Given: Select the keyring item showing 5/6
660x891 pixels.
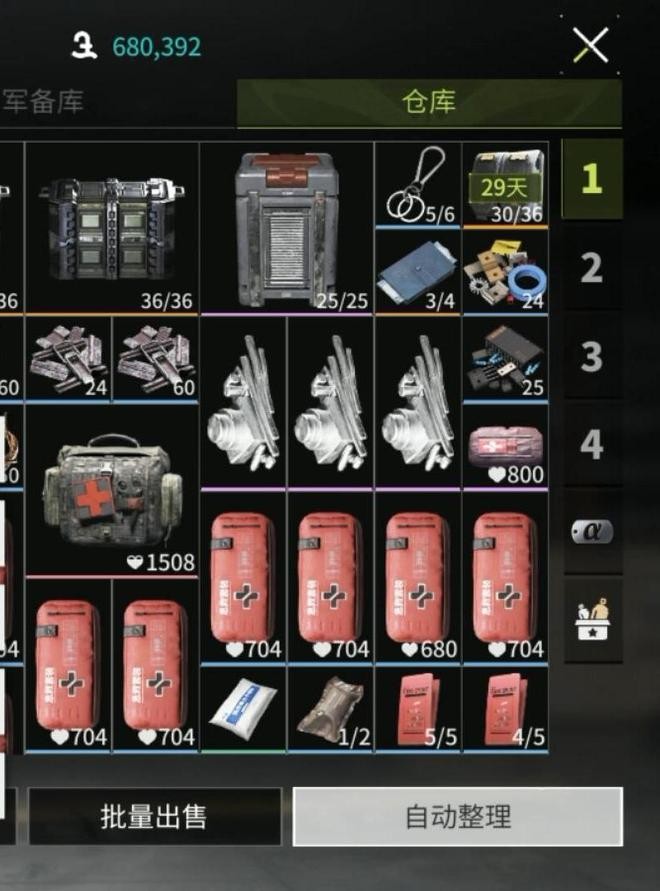Looking at the screenshot, I should point(417,184).
